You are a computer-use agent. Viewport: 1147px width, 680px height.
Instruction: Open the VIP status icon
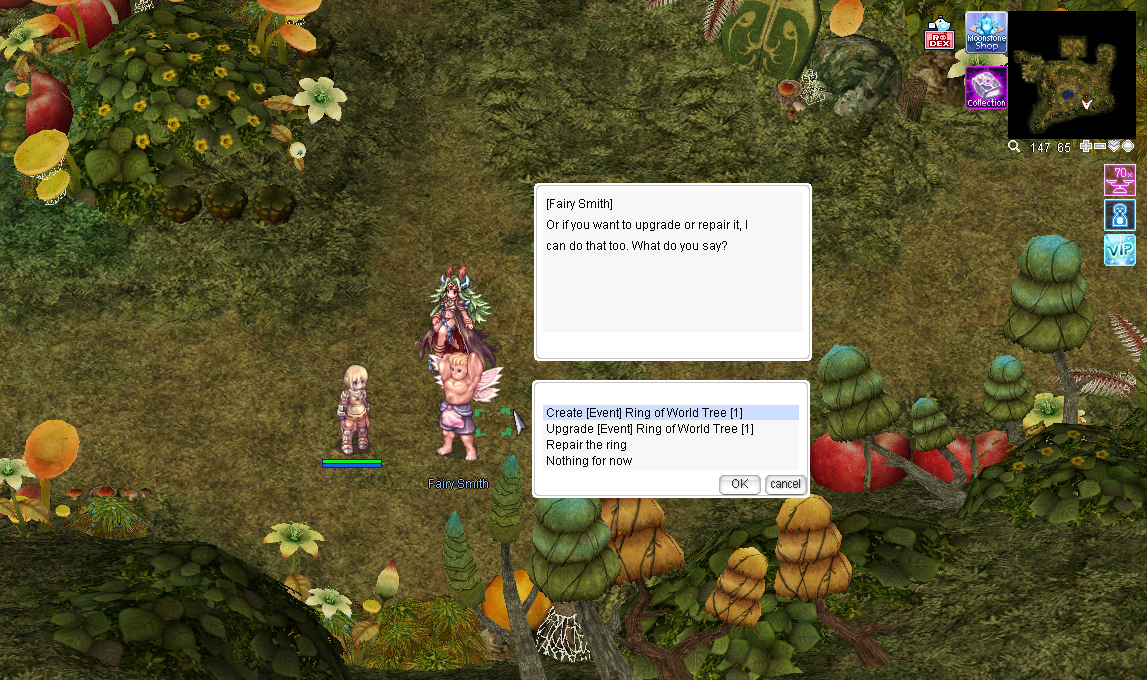1119,250
